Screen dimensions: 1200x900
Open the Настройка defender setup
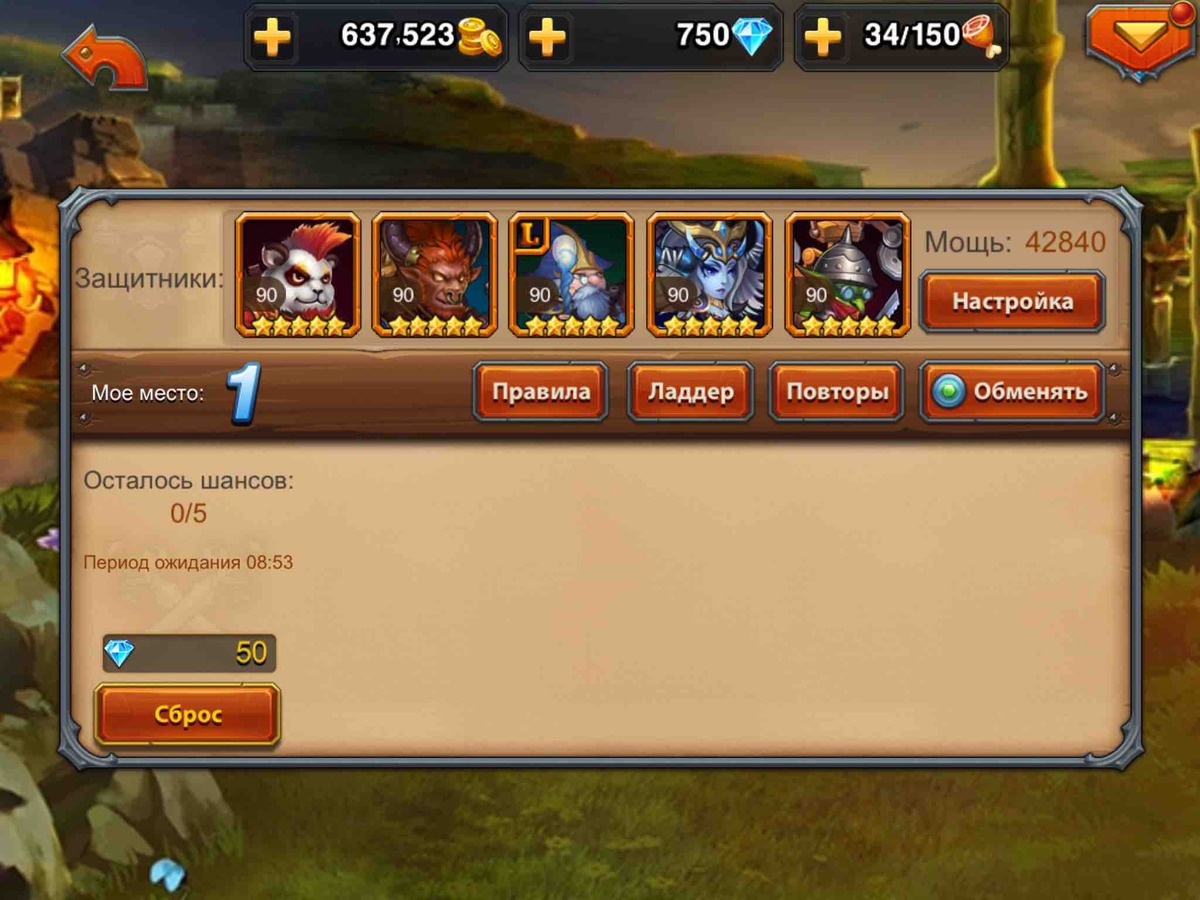point(1012,301)
